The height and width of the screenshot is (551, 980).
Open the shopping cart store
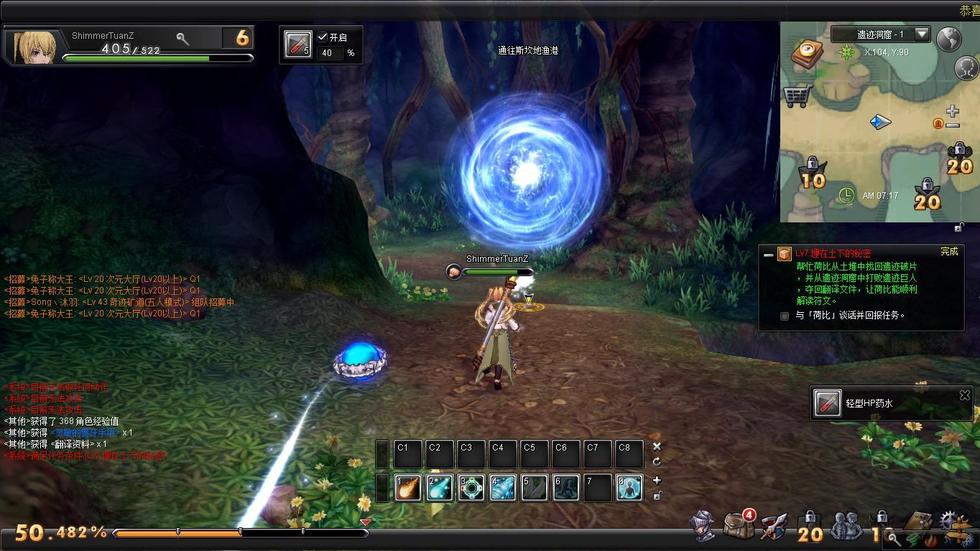pos(796,97)
